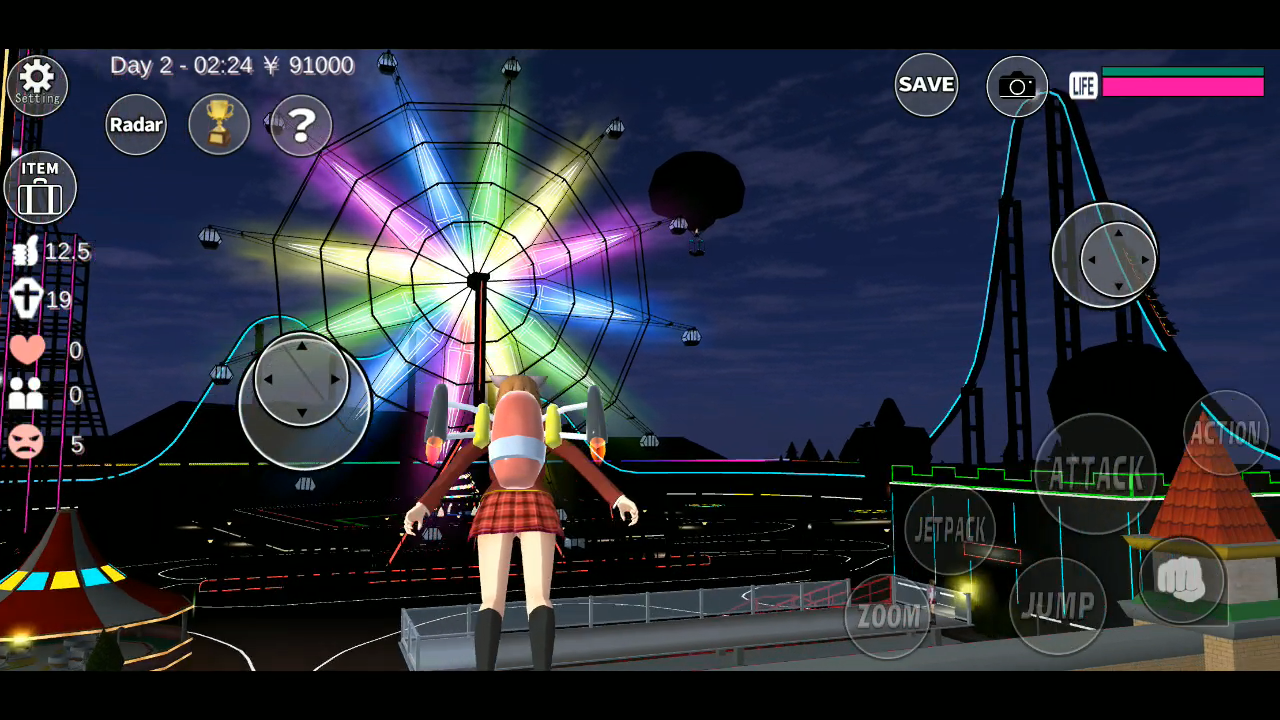Activate the JETPACK toggle
Viewport: 1280px width, 720px height.
coord(949,530)
